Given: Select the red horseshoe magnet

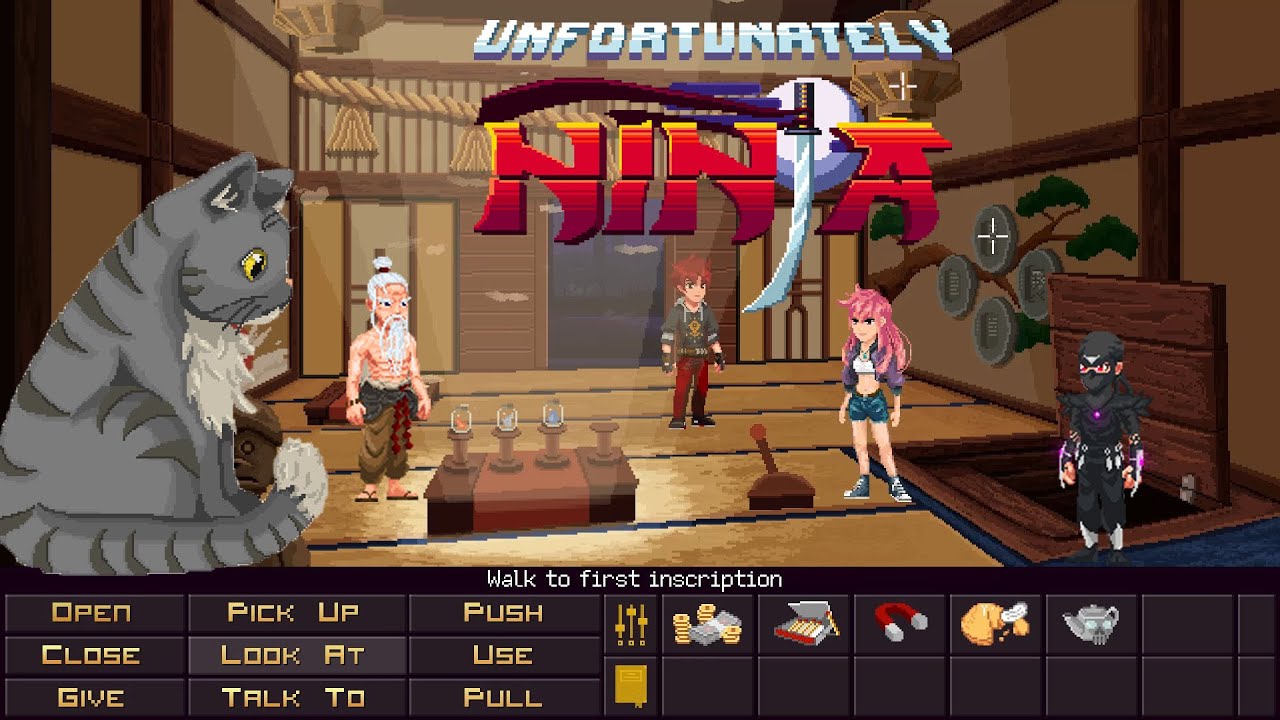Looking at the screenshot, I should tap(900, 622).
